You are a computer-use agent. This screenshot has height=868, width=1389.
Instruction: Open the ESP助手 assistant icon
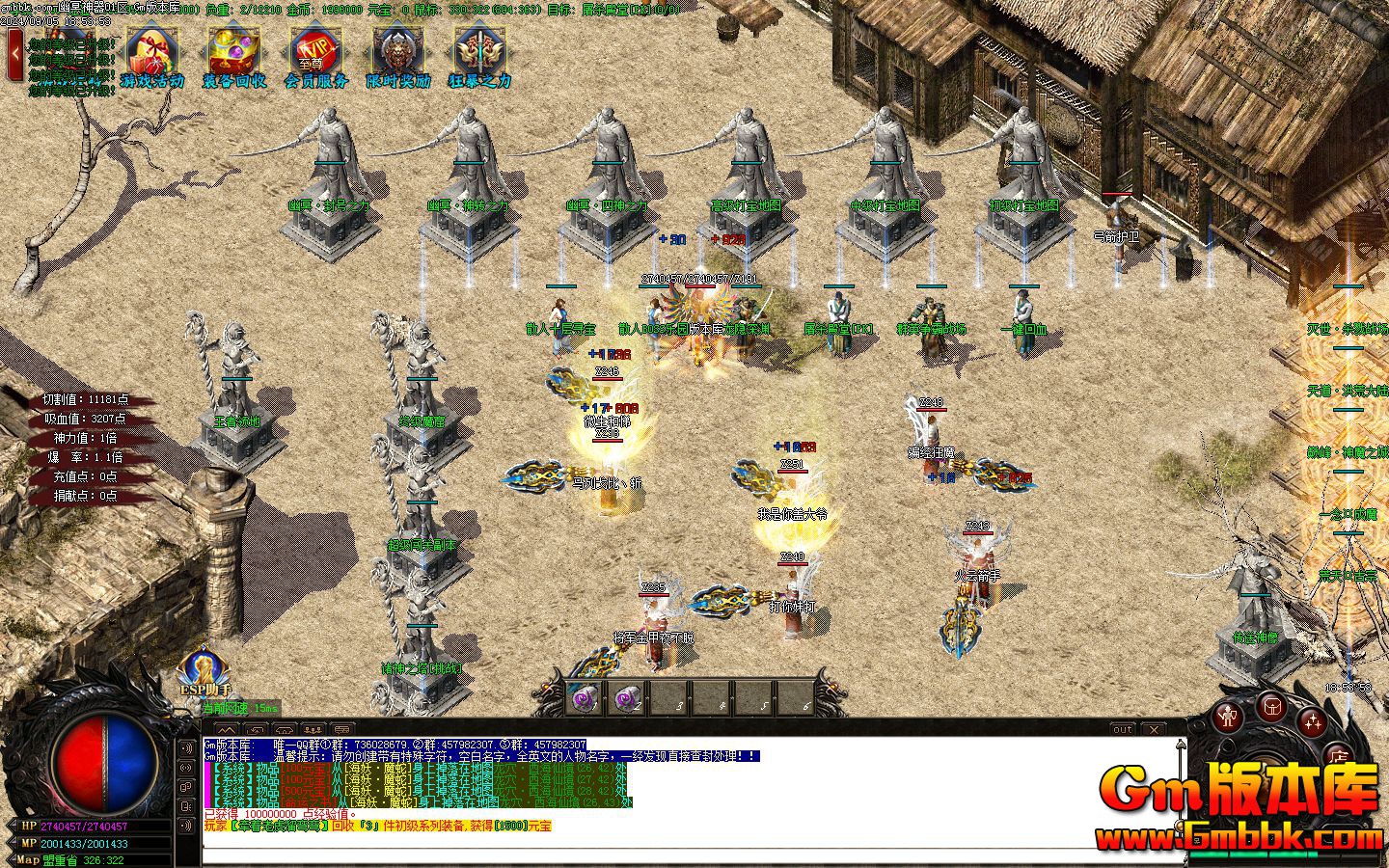(x=204, y=669)
